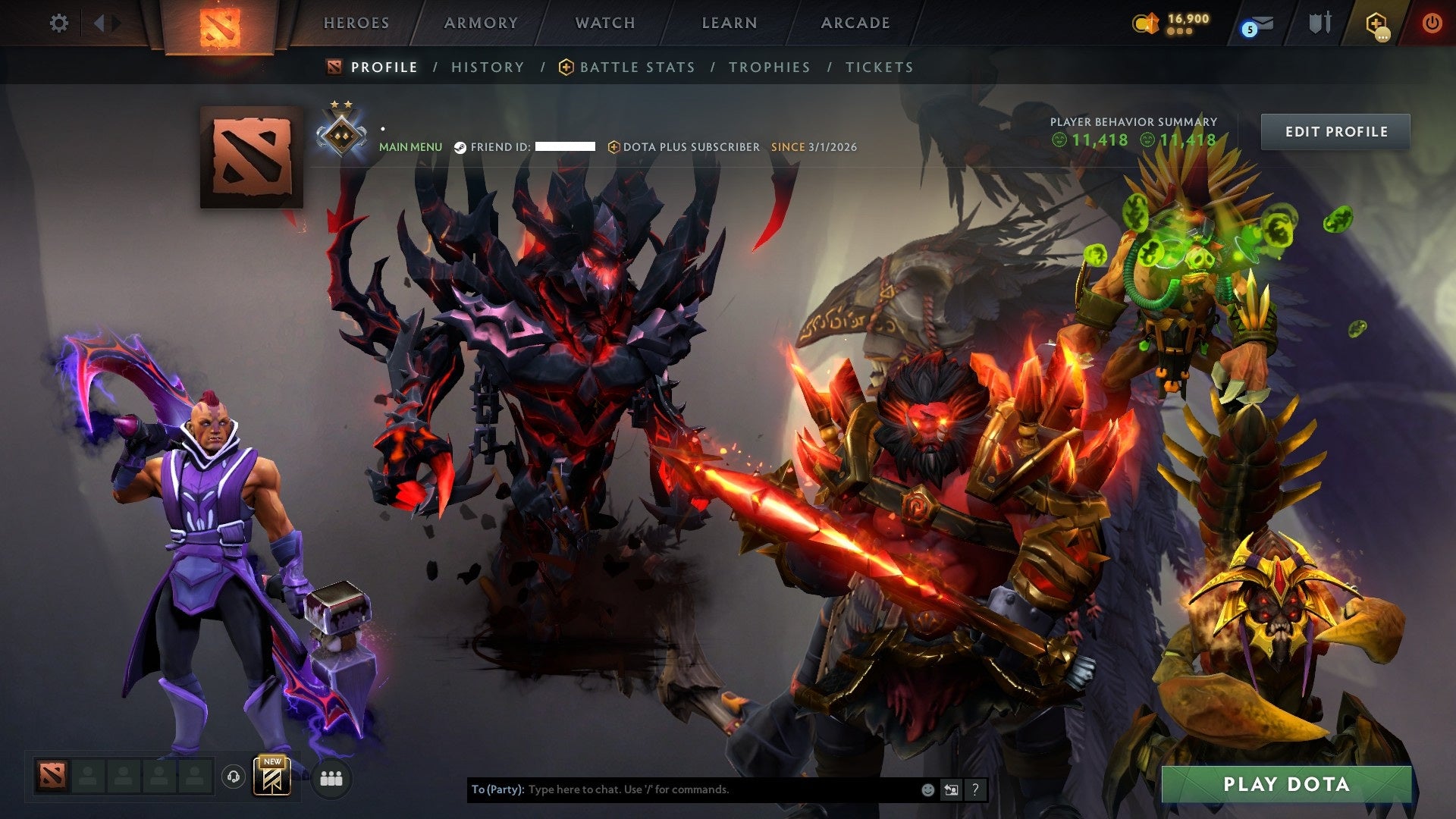Open the emoticon picker in the chat bar

(927, 789)
